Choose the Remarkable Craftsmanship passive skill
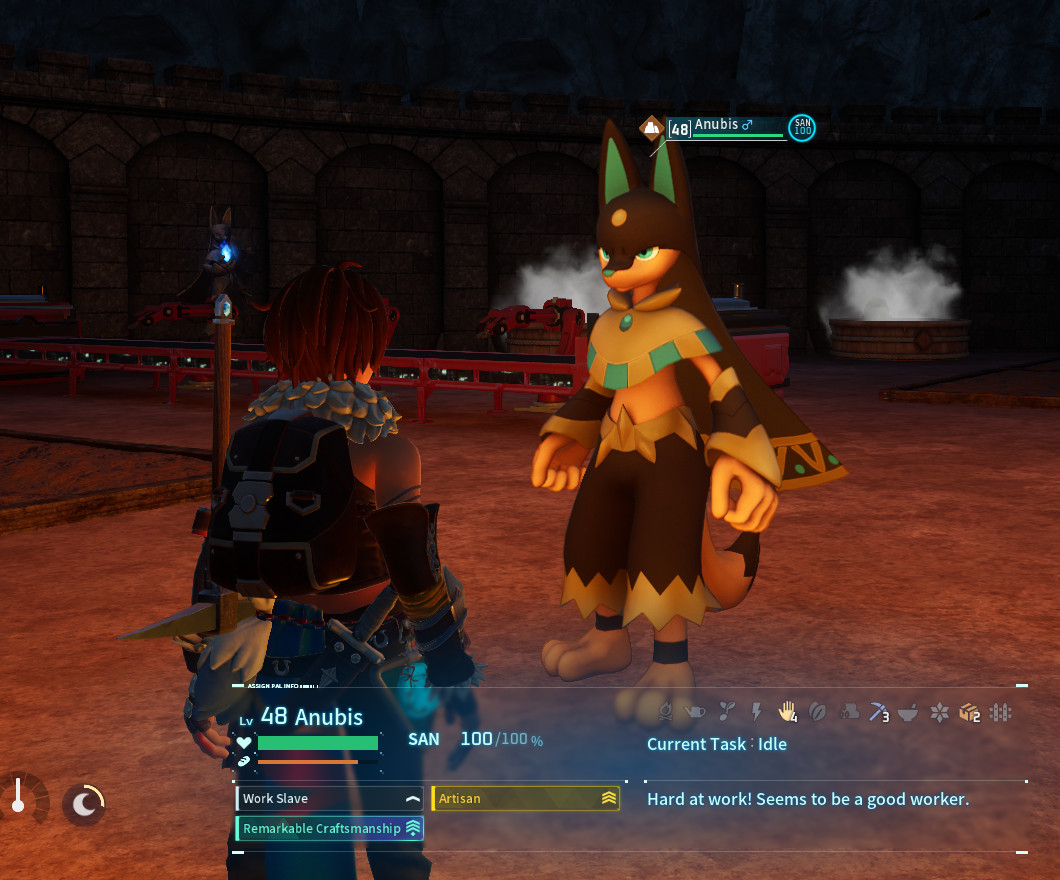Image resolution: width=1060 pixels, height=880 pixels. [x=330, y=828]
